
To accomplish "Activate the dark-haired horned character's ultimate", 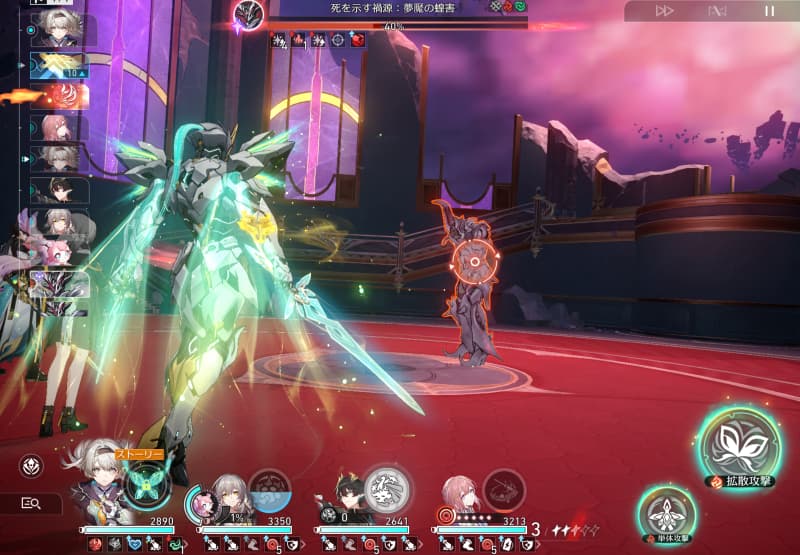I will pyautogui.click(x=385, y=488).
